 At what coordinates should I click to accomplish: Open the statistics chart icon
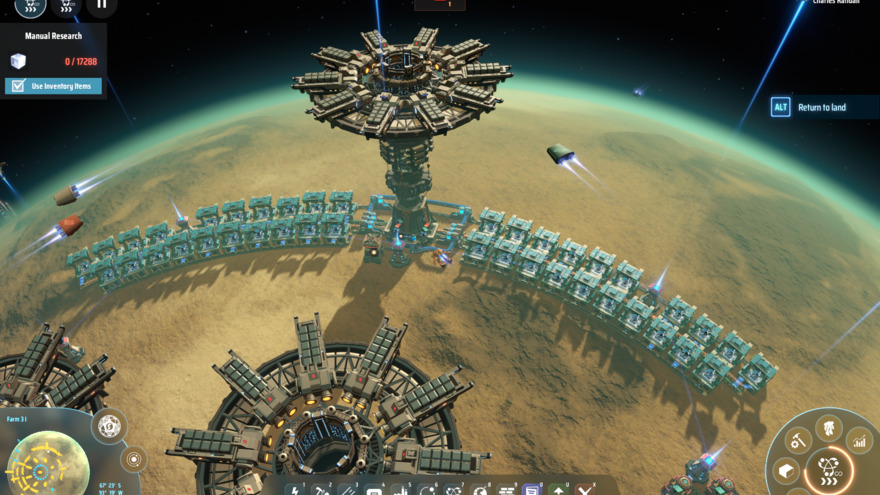point(859,438)
